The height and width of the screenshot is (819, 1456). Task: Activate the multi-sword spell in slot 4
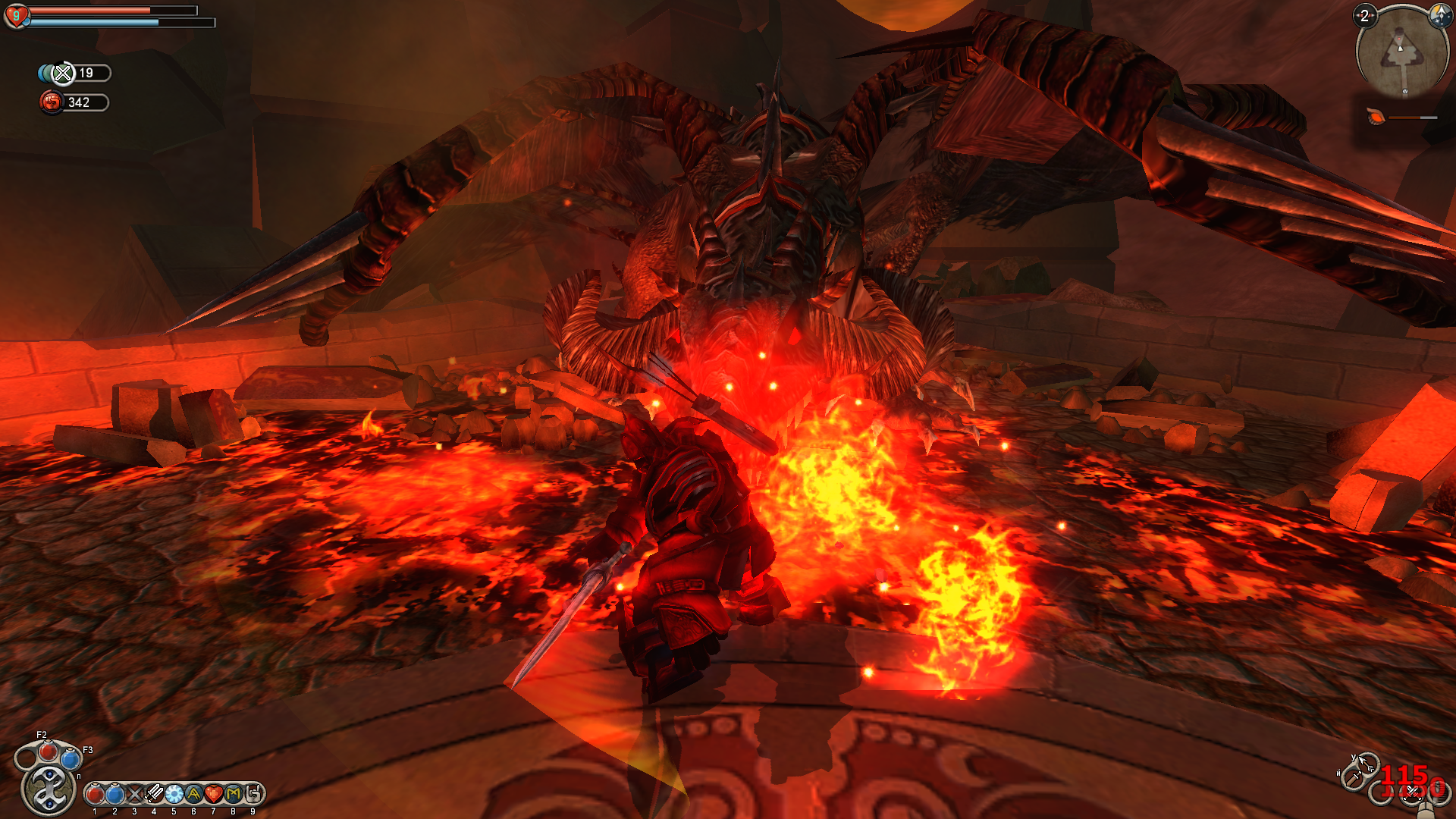click(x=154, y=794)
